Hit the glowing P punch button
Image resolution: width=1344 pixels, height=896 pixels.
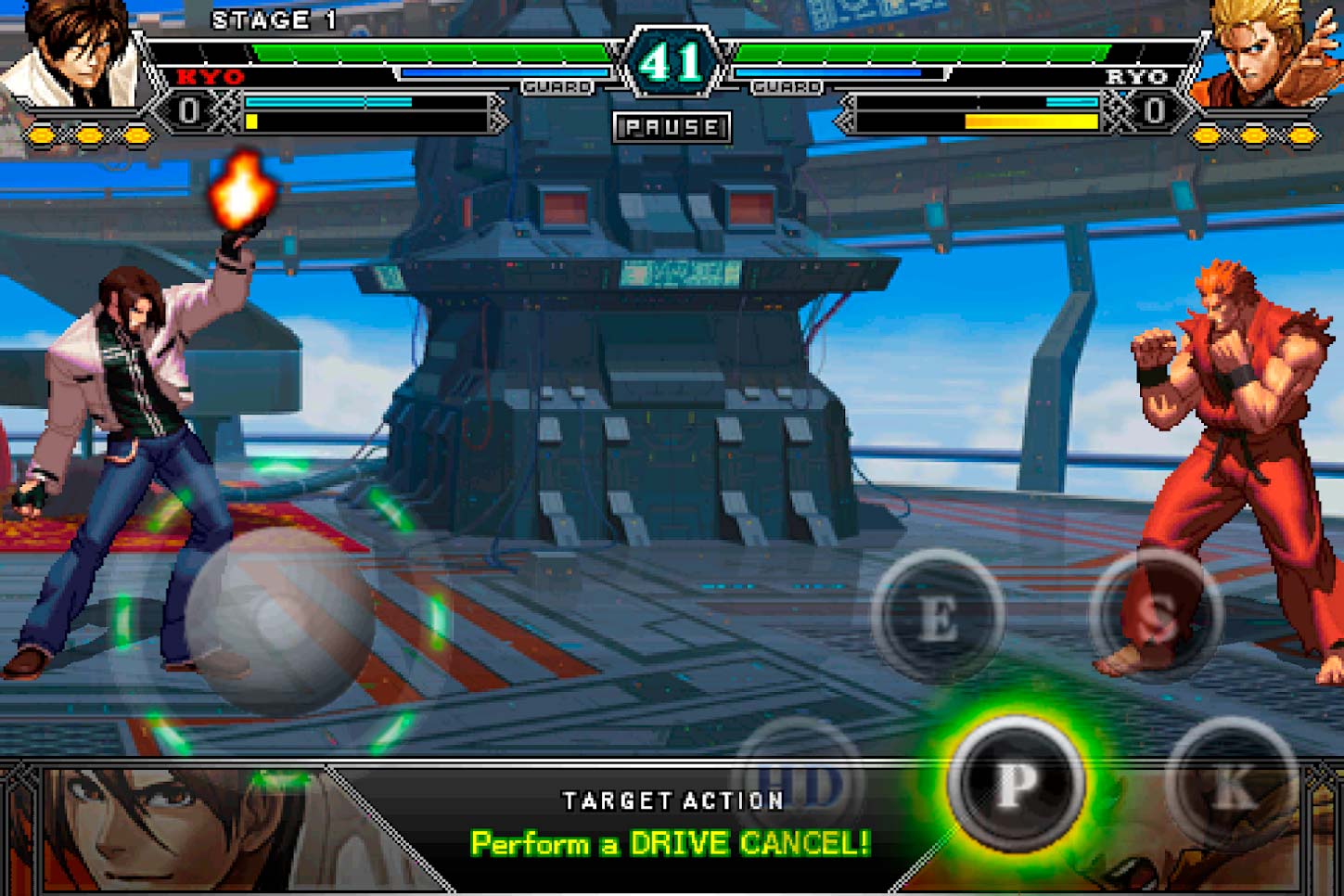point(1018,782)
